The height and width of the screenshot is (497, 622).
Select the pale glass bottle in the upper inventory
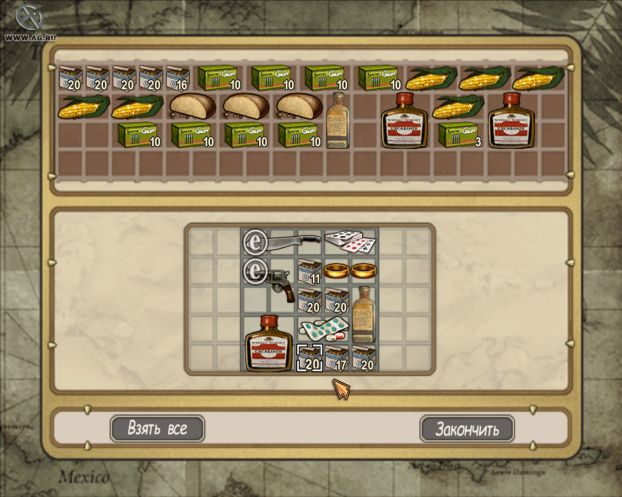click(339, 120)
